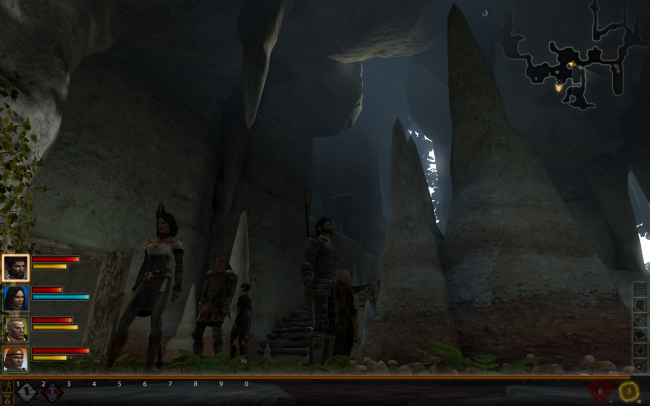
Task: Activate the first quickbar ability
Action: tap(27, 393)
